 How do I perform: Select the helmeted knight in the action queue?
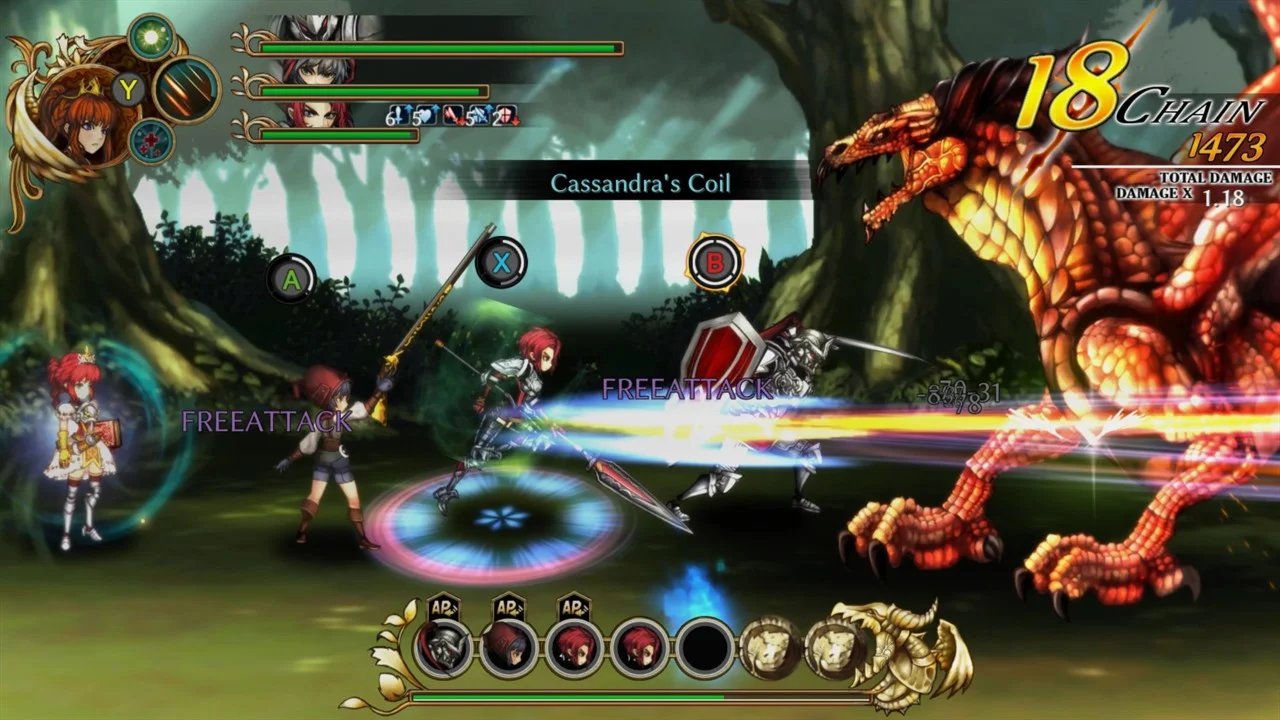pyautogui.click(x=444, y=648)
